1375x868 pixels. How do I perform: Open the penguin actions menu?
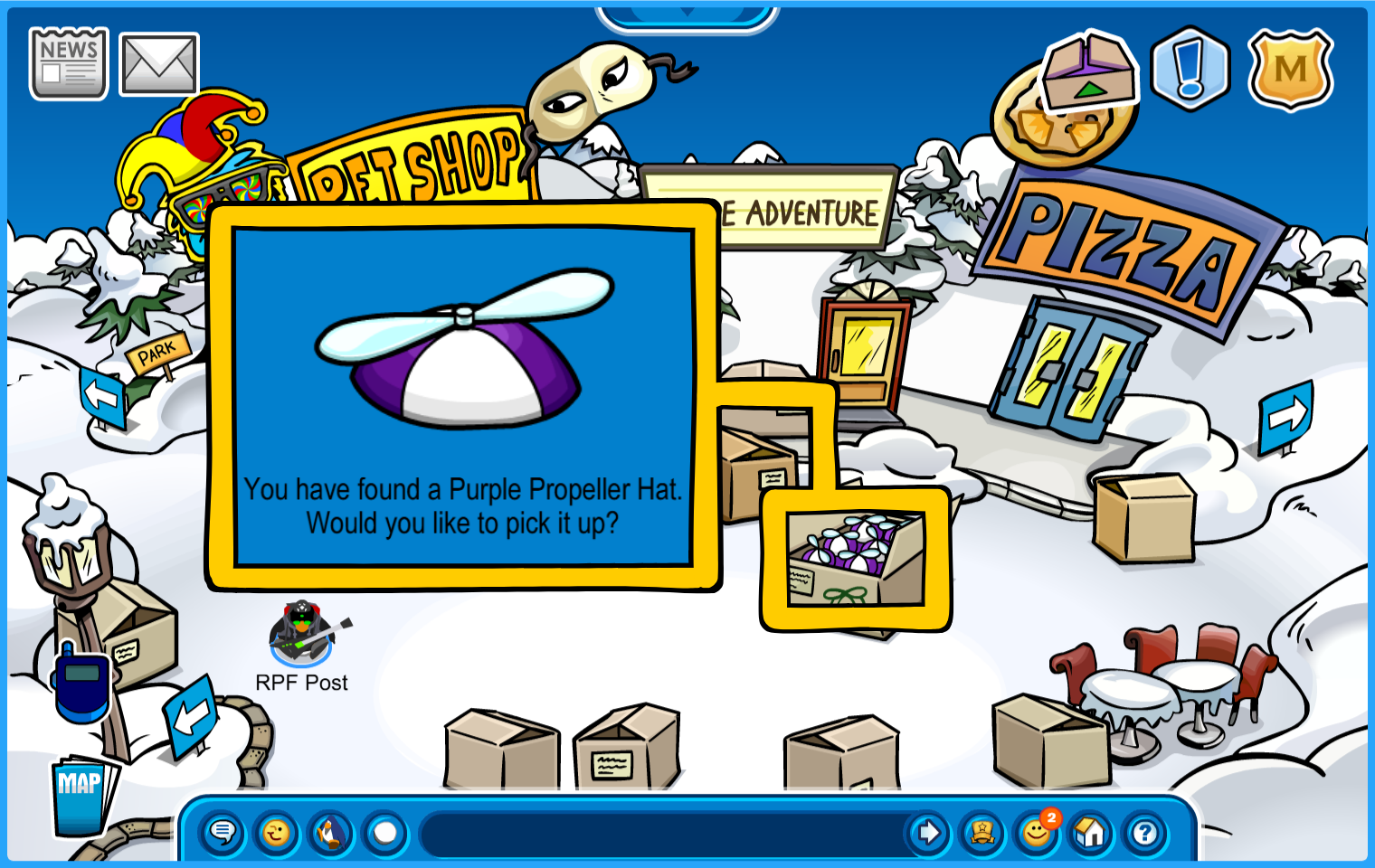tap(331, 832)
